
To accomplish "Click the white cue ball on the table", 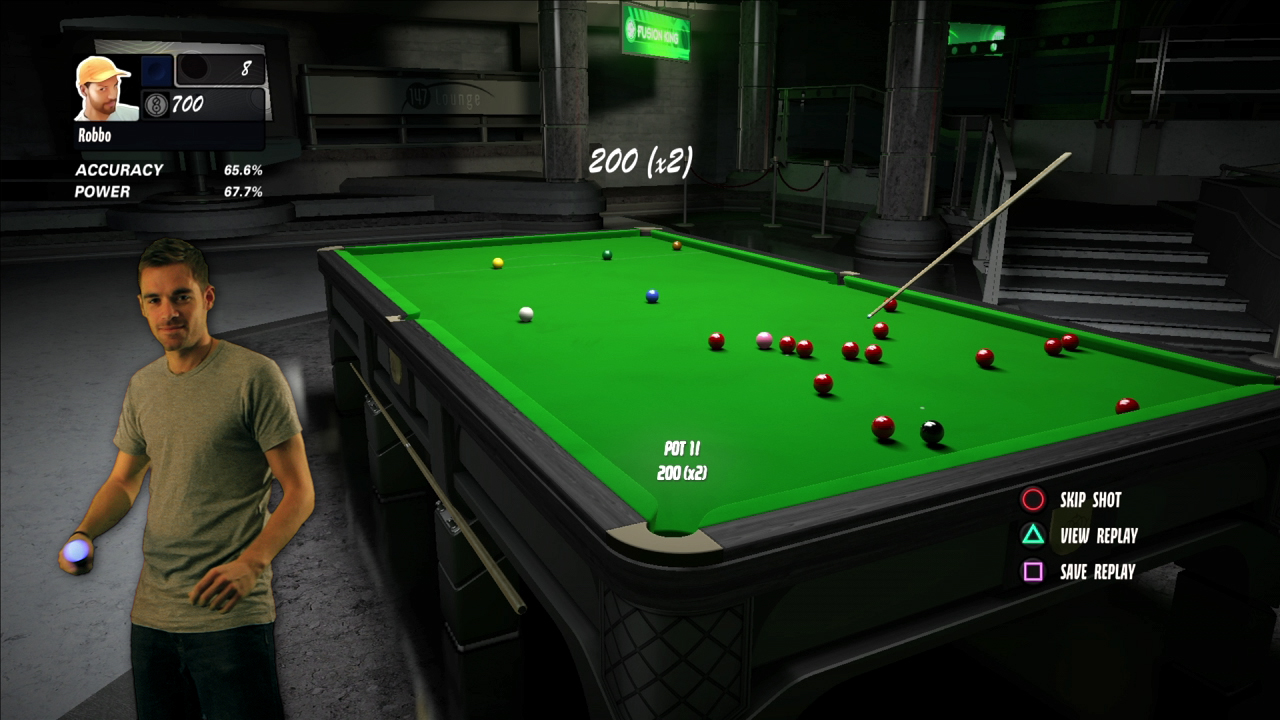I will coord(524,315).
